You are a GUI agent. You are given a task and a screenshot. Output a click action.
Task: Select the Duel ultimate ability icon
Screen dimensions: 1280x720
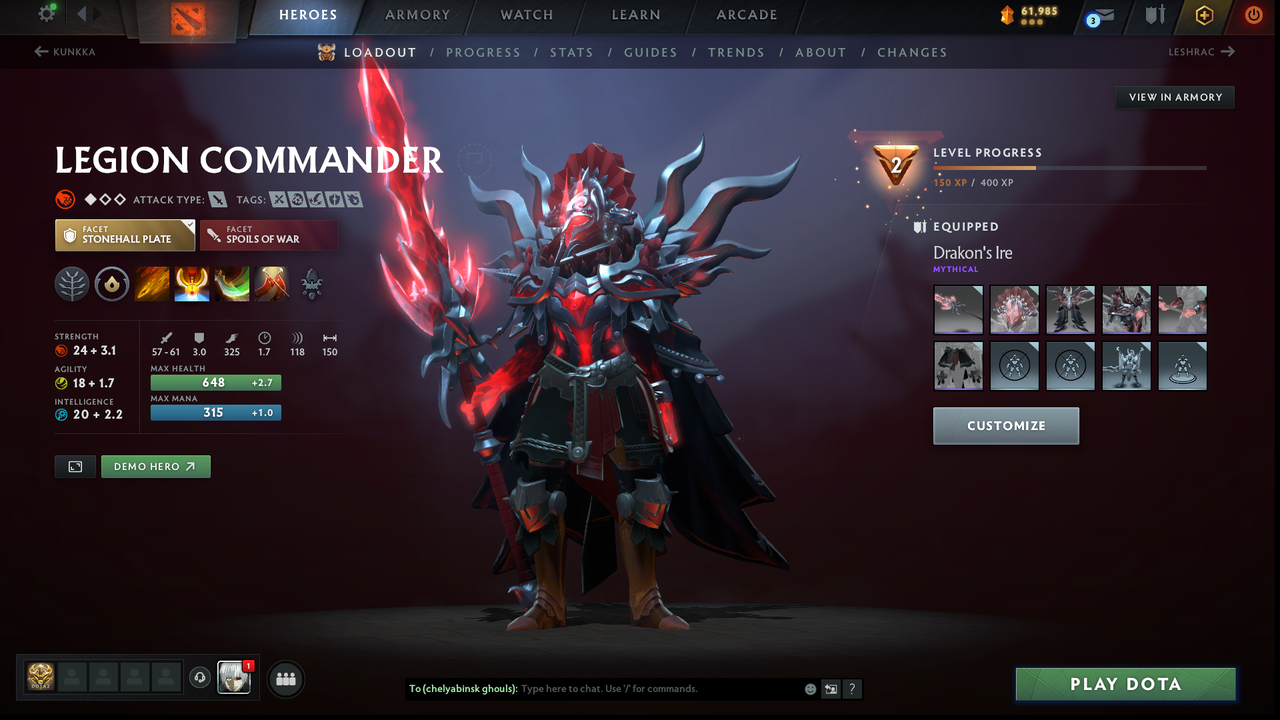[272, 283]
